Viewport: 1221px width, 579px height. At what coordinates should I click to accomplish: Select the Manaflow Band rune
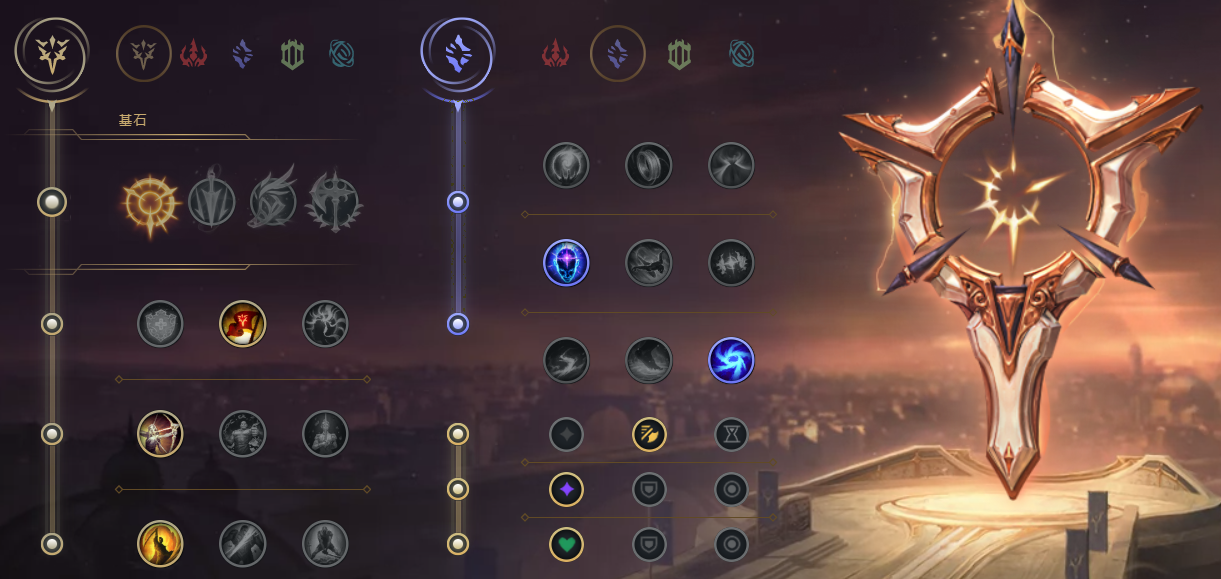click(x=648, y=165)
